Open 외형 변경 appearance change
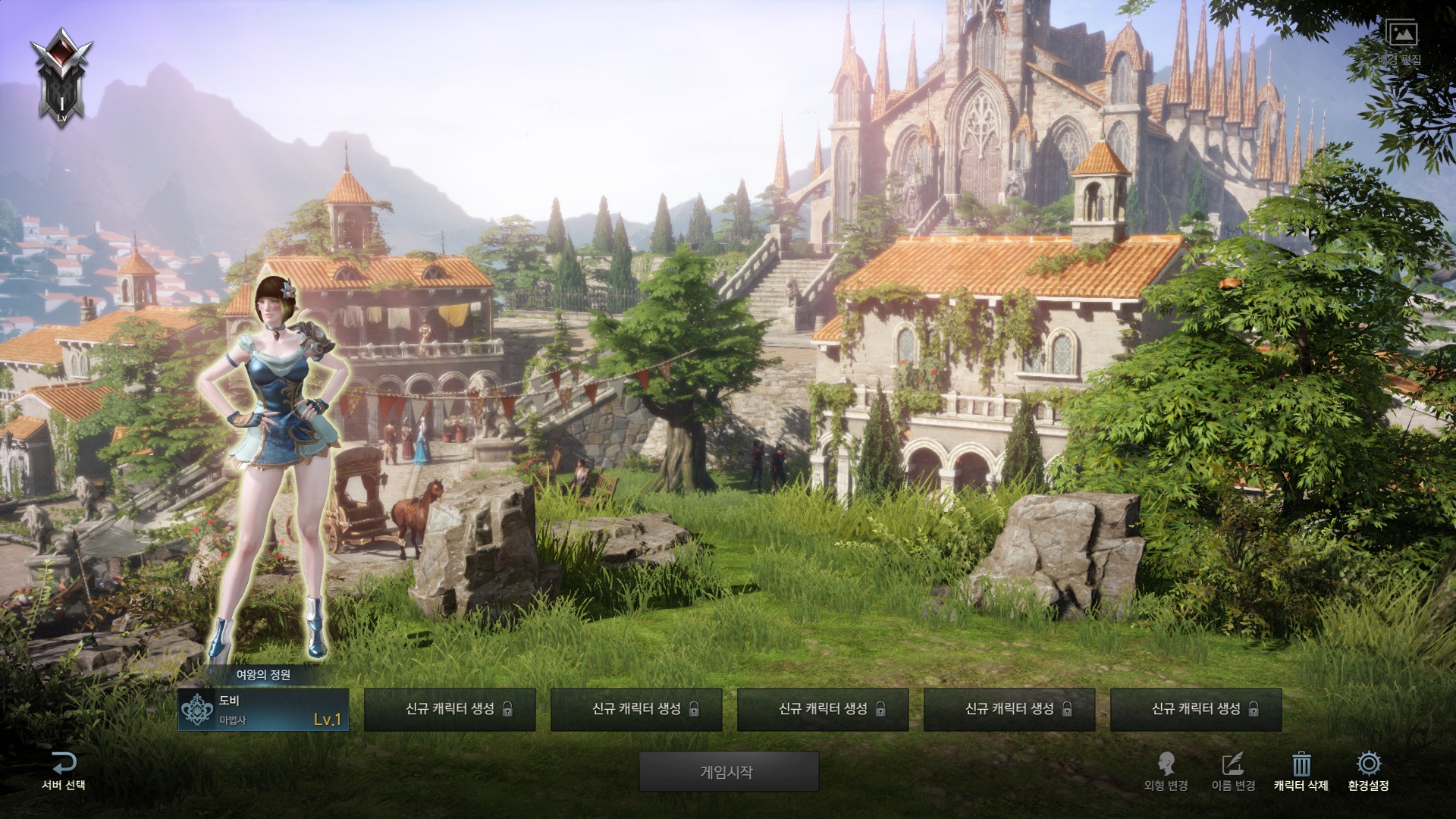The image size is (1456, 819). click(1166, 771)
